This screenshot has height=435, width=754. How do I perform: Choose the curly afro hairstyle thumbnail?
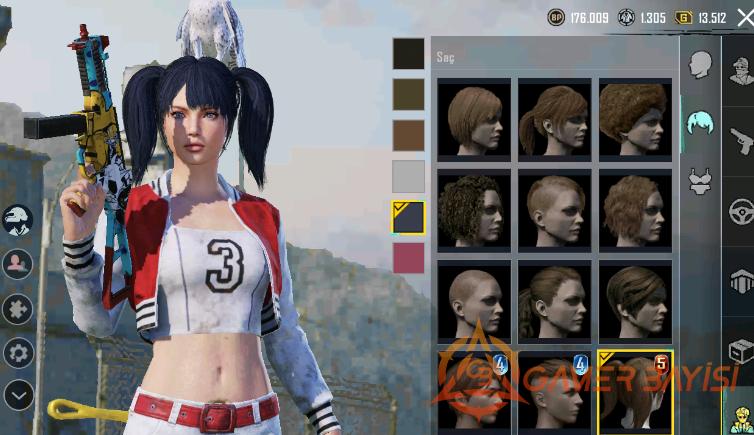click(x=635, y=118)
